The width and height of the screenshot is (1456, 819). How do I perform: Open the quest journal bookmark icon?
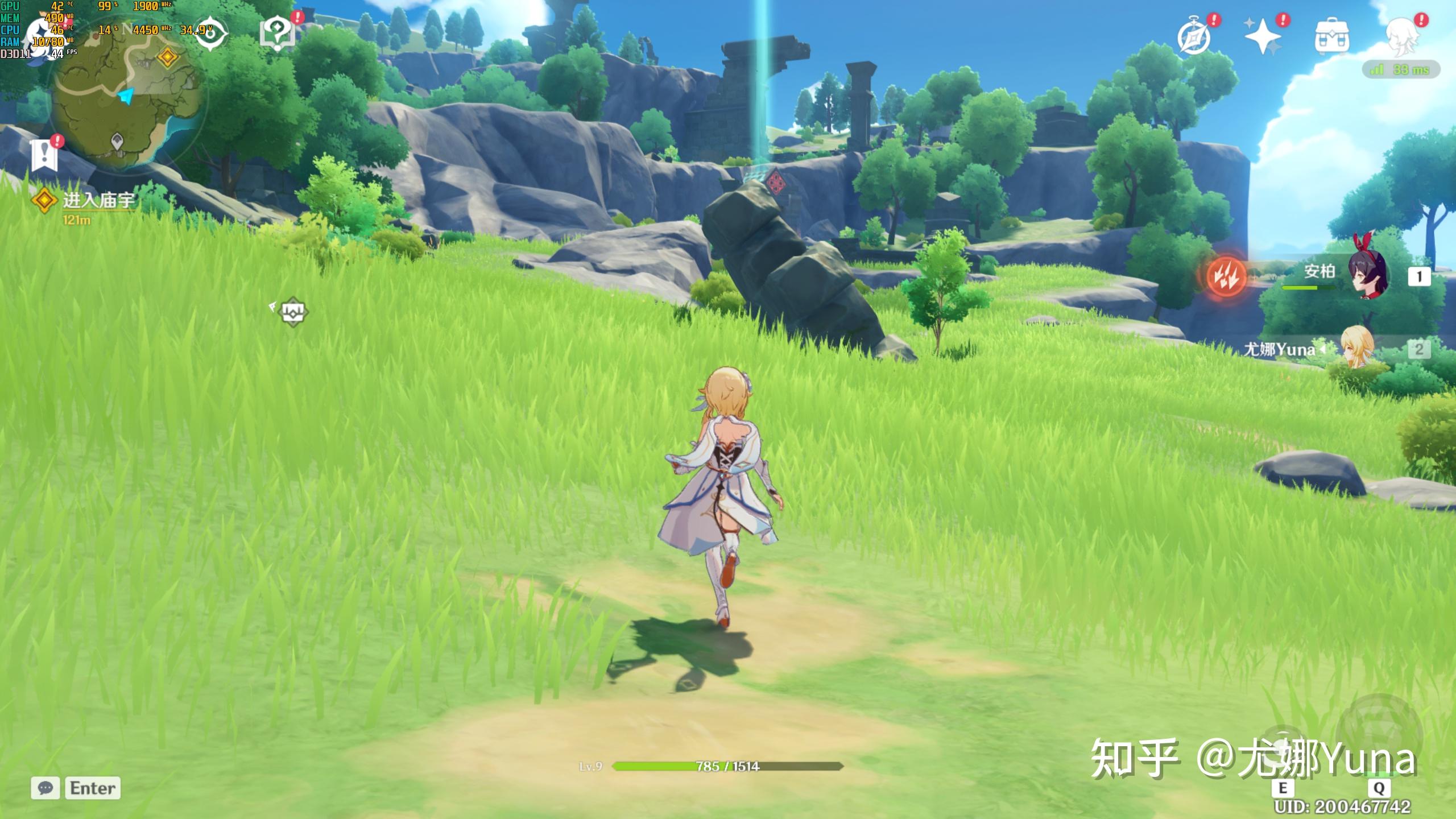point(44,154)
